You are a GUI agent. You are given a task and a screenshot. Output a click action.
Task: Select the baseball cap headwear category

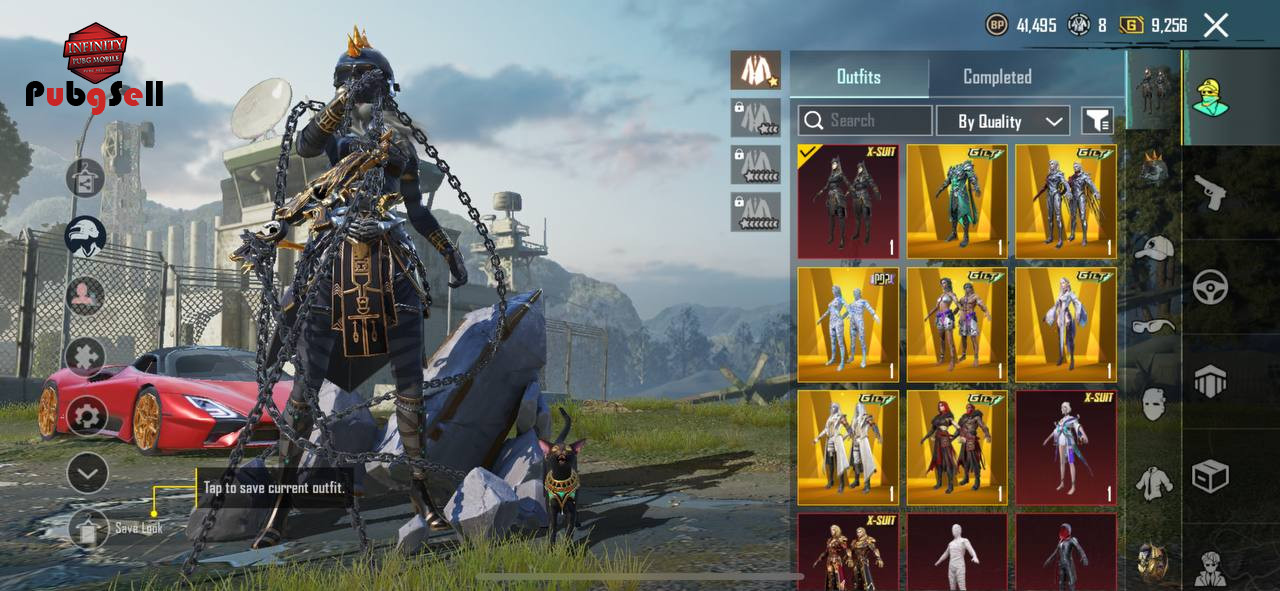coord(1154,248)
